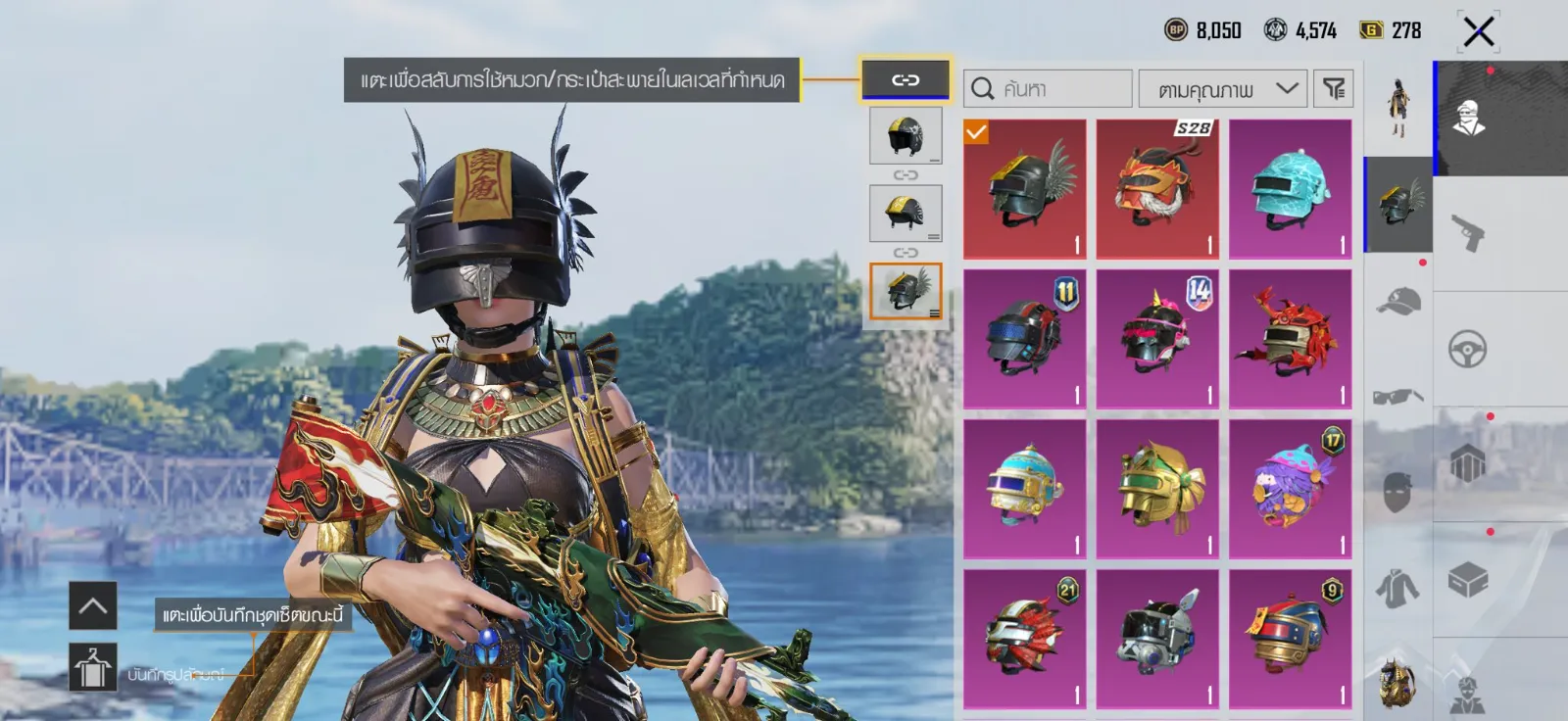Viewport: 1568px width, 721px height.
Task: Open the vehicle steering wheel category
Action: pyautogui.click(x=1467, y=349)
